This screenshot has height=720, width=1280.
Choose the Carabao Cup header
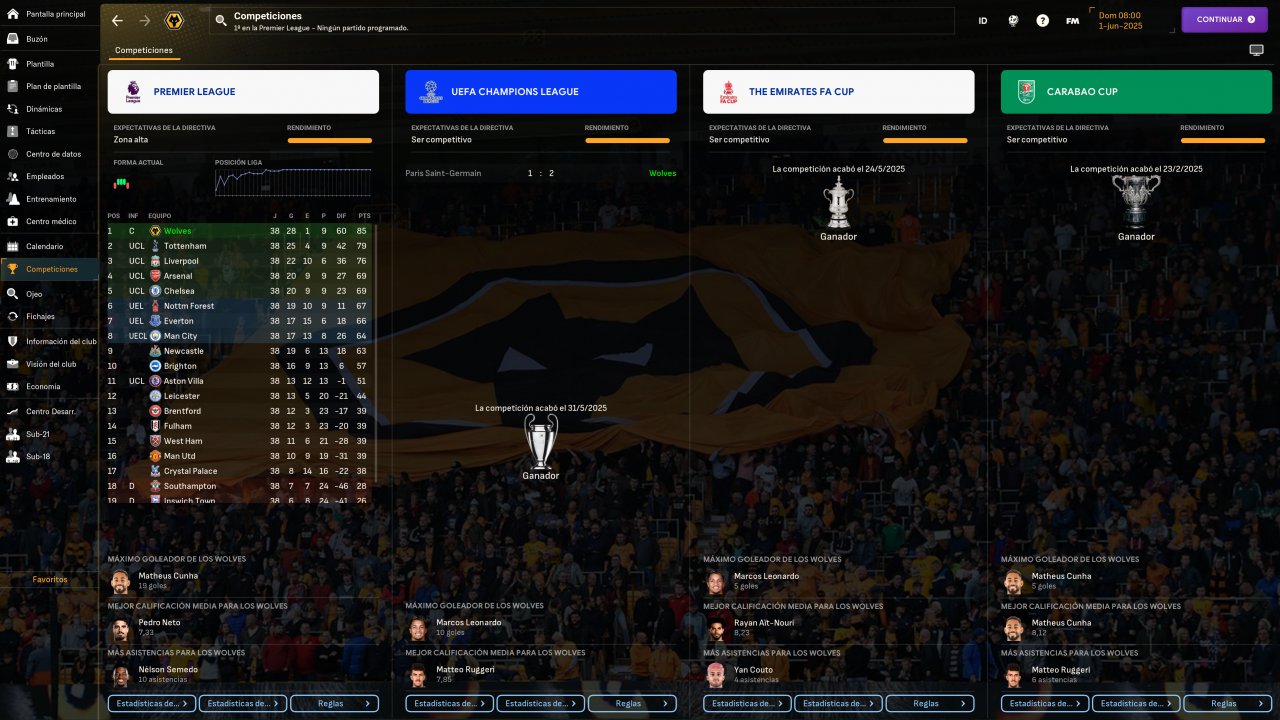[1136, 92]
